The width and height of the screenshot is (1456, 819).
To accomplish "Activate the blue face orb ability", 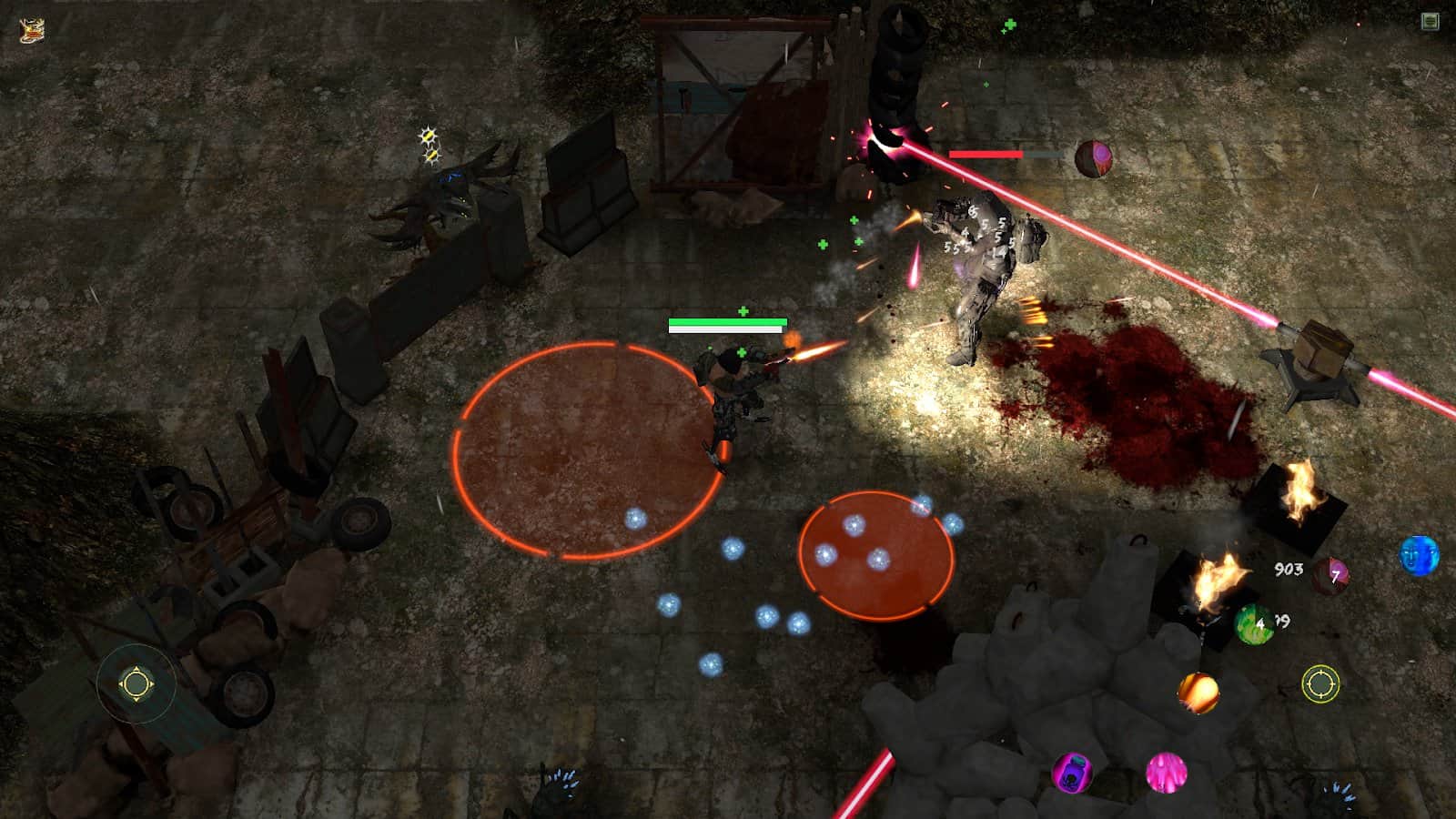I will pos(1419,555).
